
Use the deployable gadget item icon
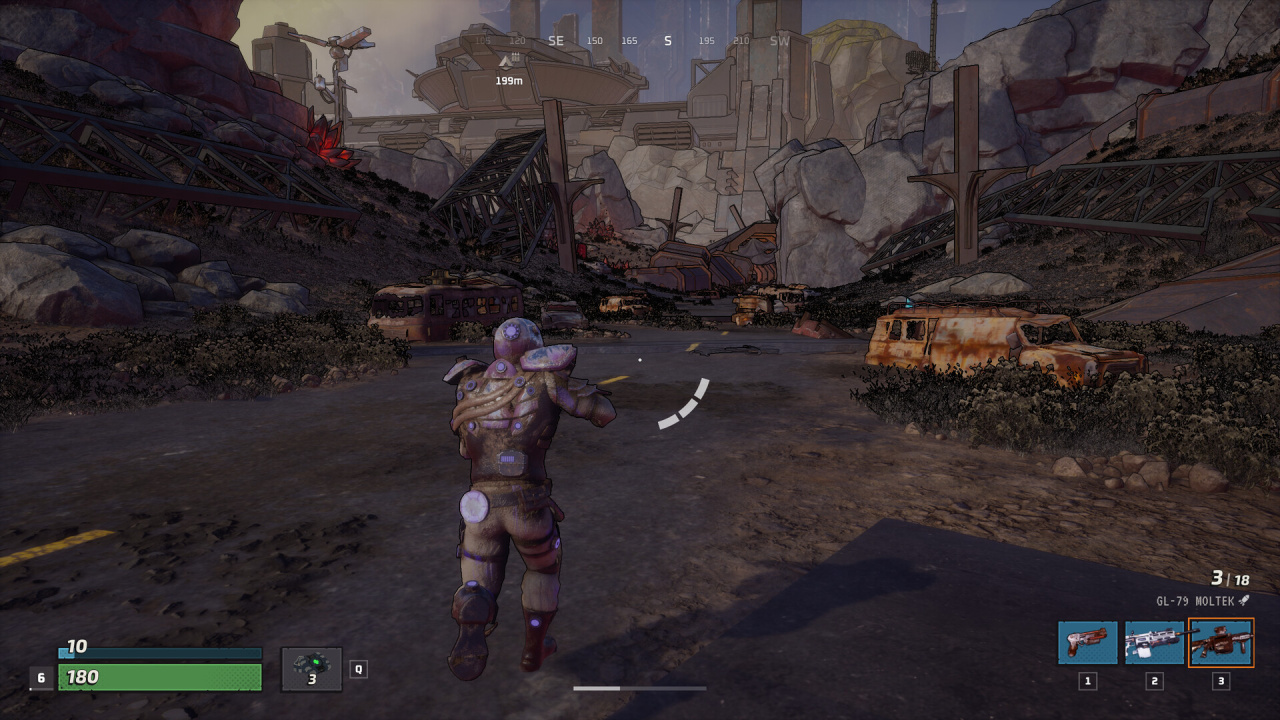312,668
